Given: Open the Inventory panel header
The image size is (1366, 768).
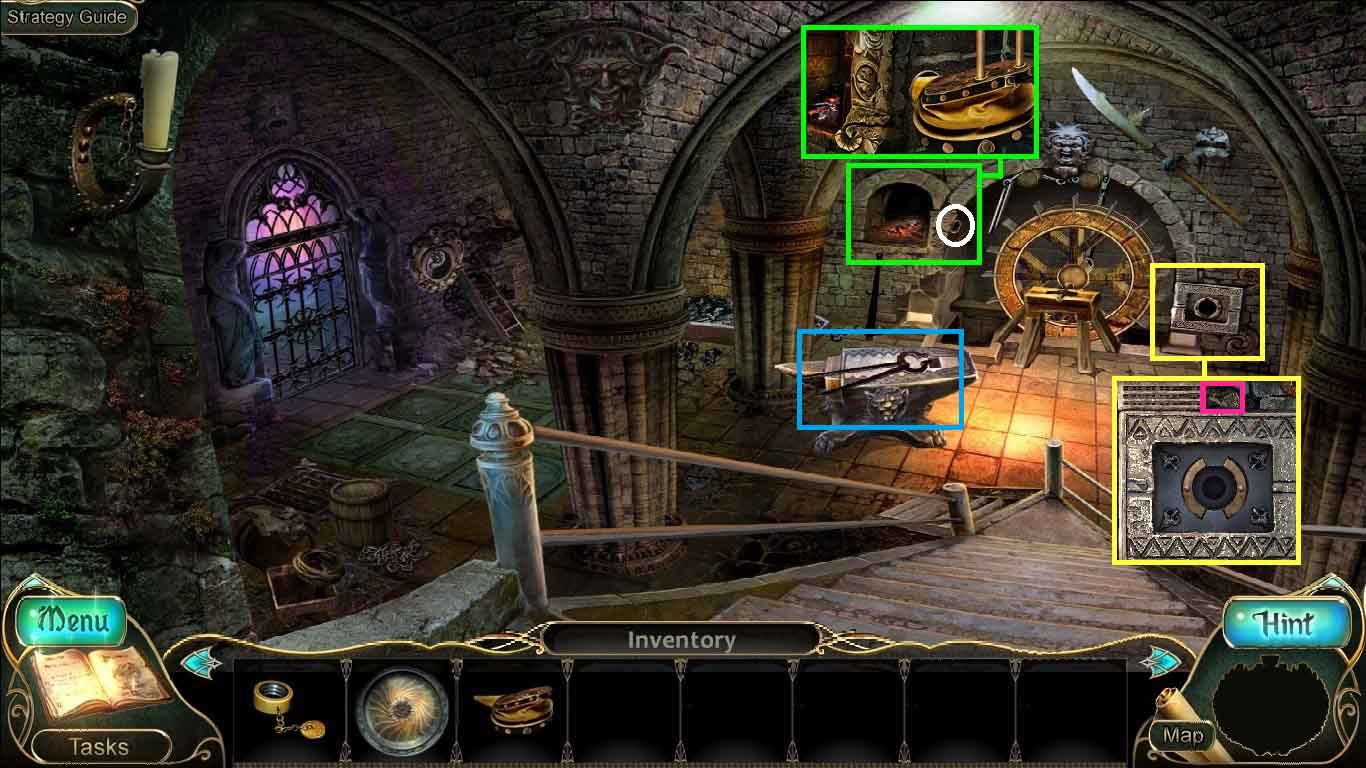Looking at the screenshot, I should point(682,639).
